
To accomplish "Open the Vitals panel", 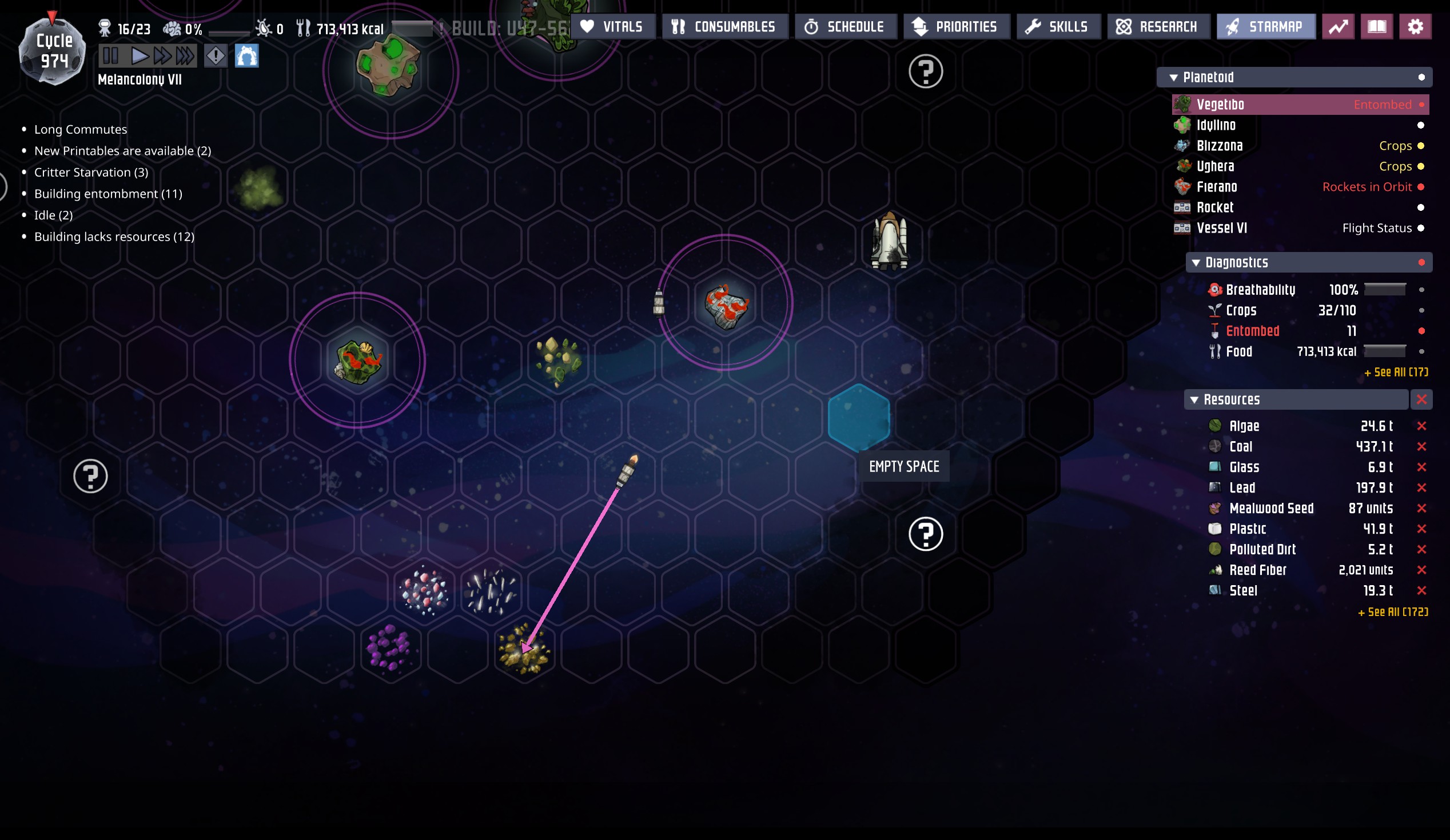I will (x=612, y=26).
